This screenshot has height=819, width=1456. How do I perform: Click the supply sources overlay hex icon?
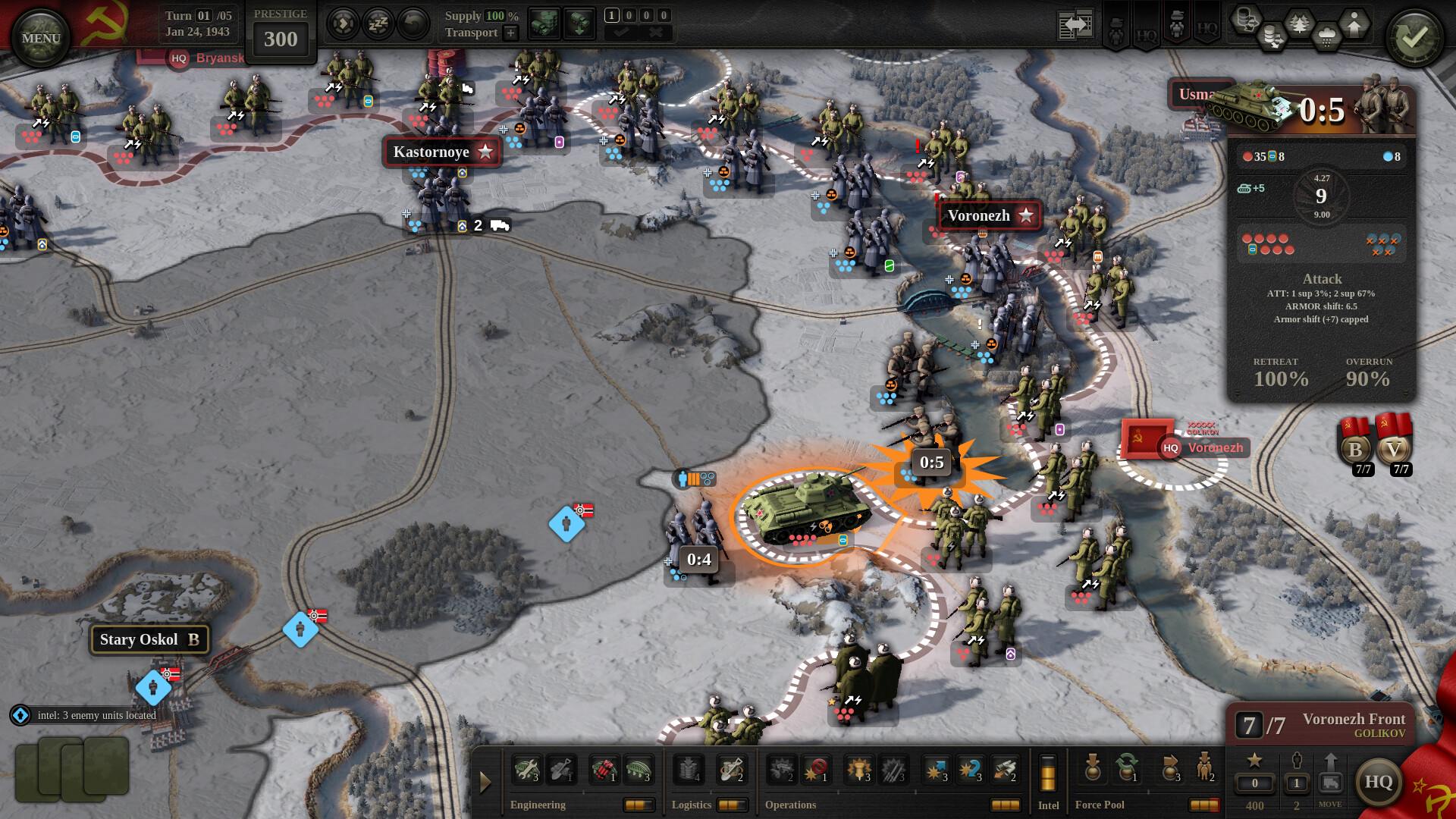tap(1247, 19)
